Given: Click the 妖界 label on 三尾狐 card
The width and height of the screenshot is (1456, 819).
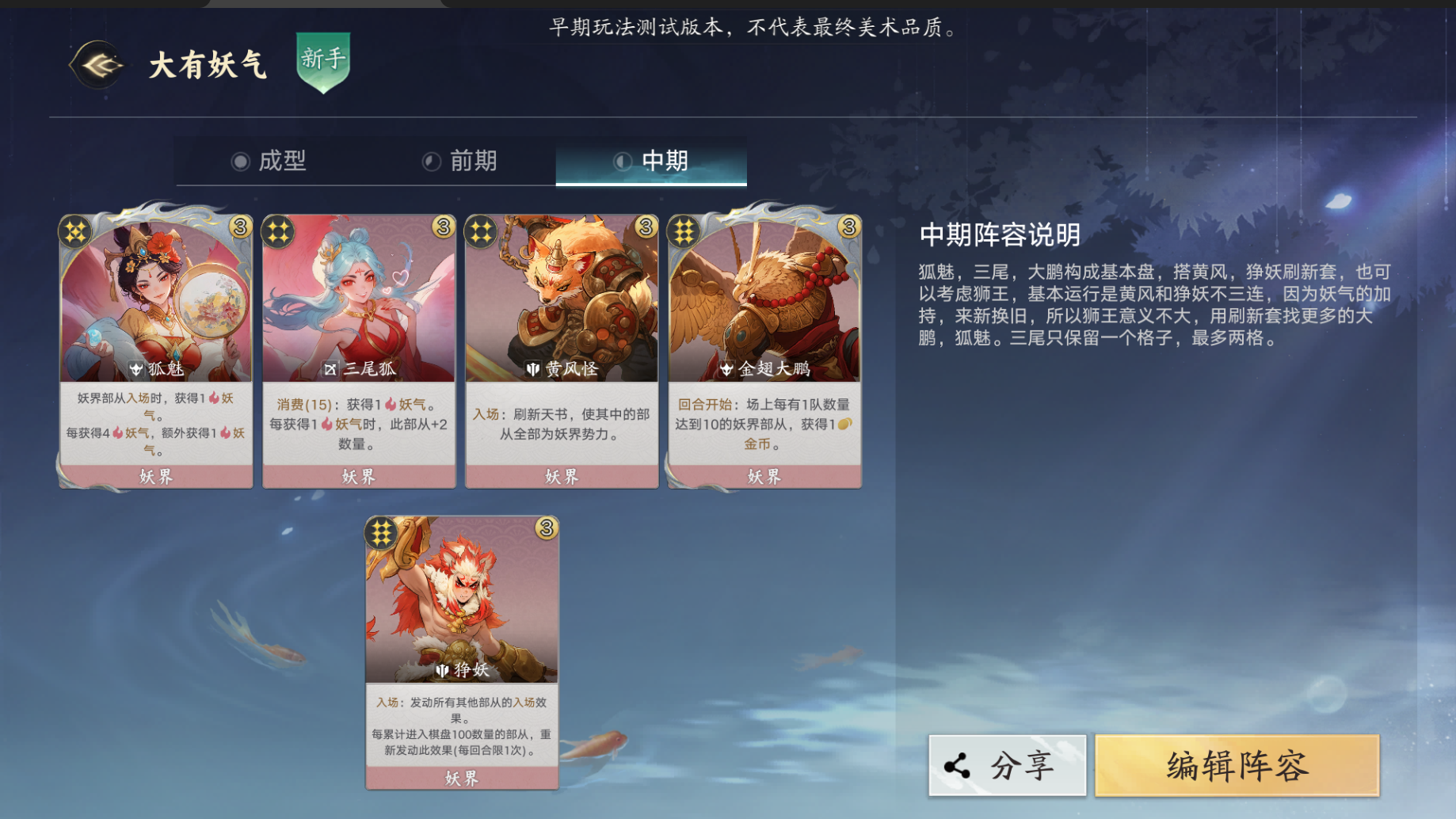Looking at the screenshot, I should tap(357, 474).
